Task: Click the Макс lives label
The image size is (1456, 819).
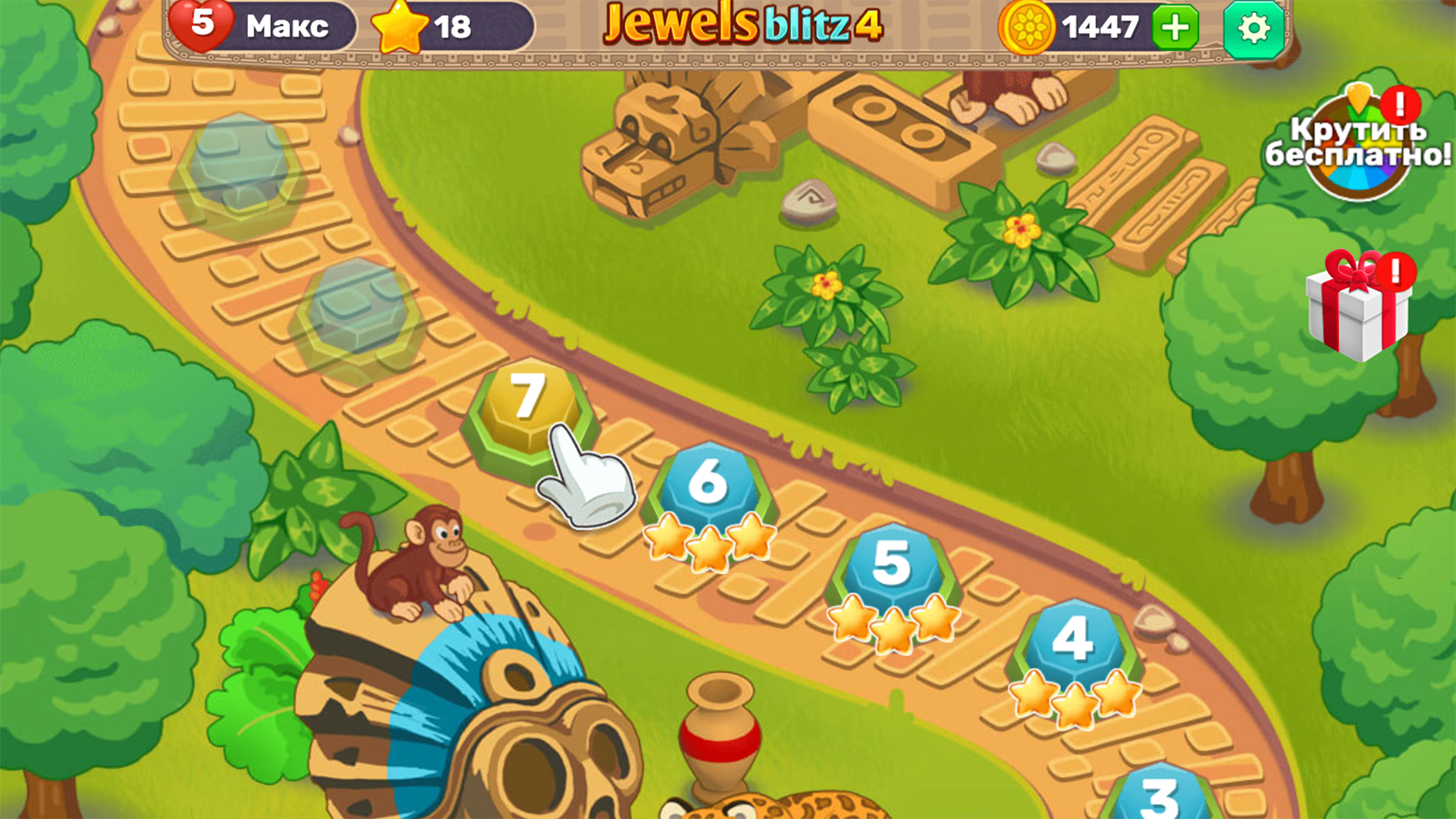Action: [x=284, y=27]
